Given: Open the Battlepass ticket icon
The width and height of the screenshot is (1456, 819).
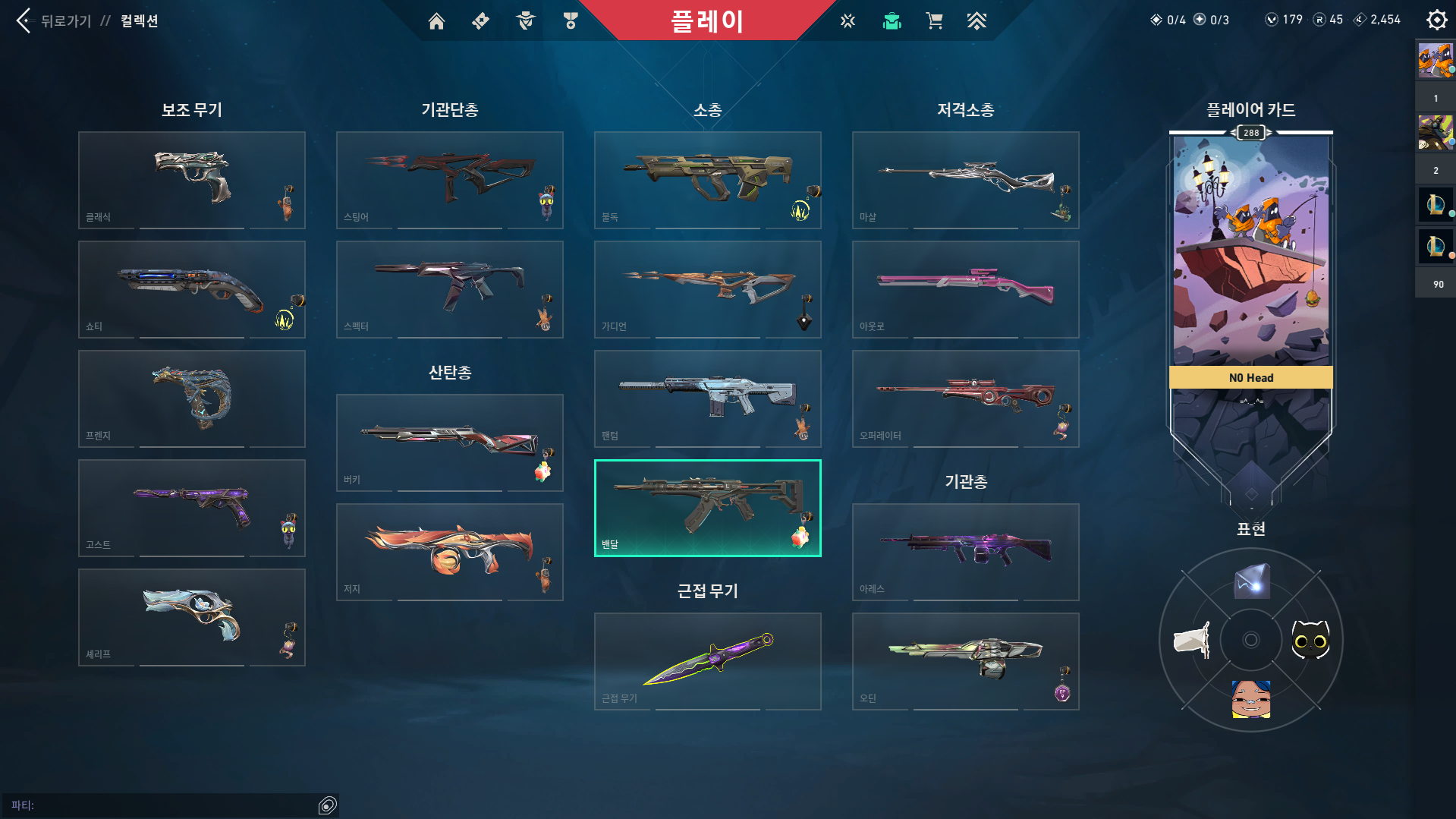Looking at the screenshot, I should 480,20.
